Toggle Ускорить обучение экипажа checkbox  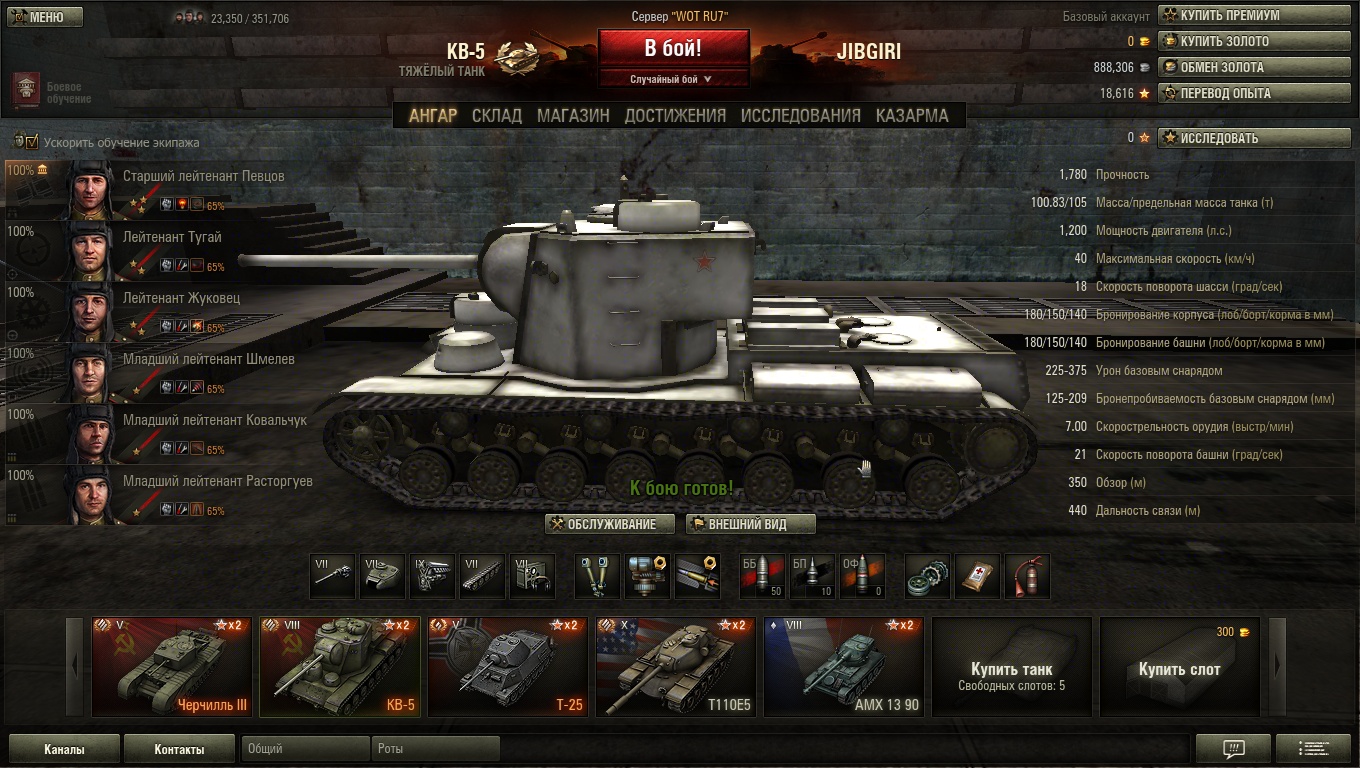[31, 142]
